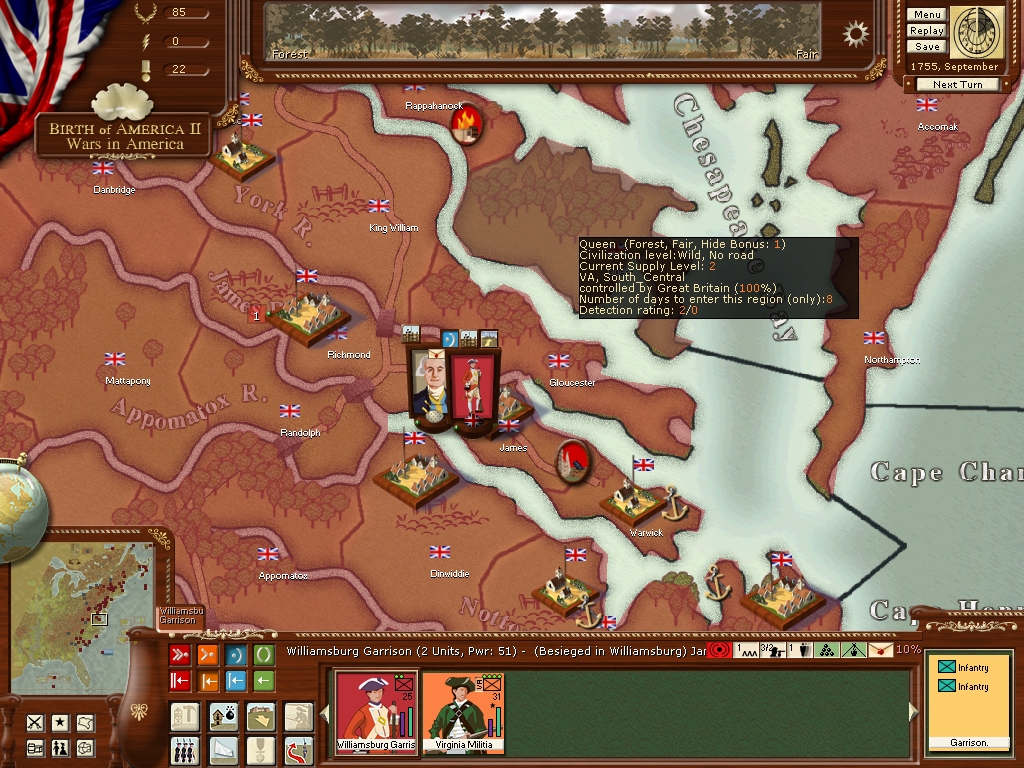The height and width of the screenshot is (768, 1024).
Task: Click the red curved arrow order
Action: click(298, 748)
